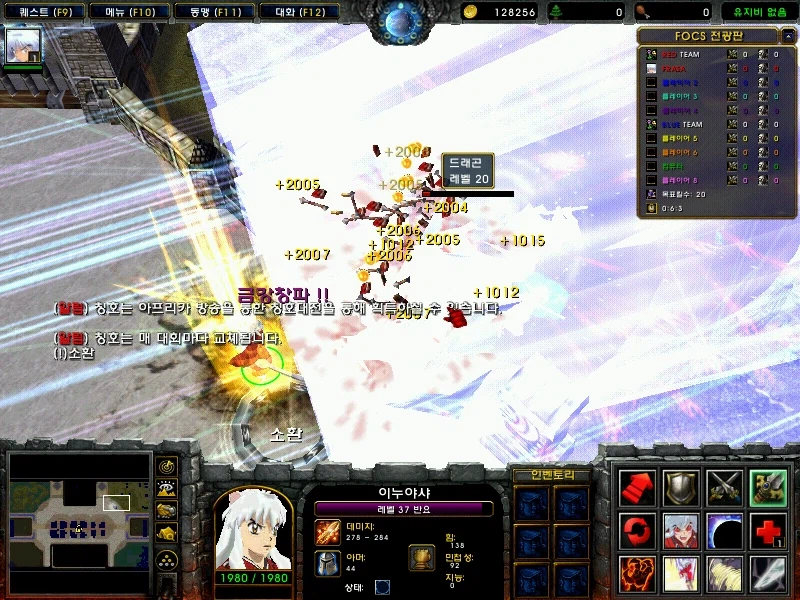Viewport: 800px width, 600px height.
Task: Activate the red arrow Move command
Action: click(x=637, y=487)
